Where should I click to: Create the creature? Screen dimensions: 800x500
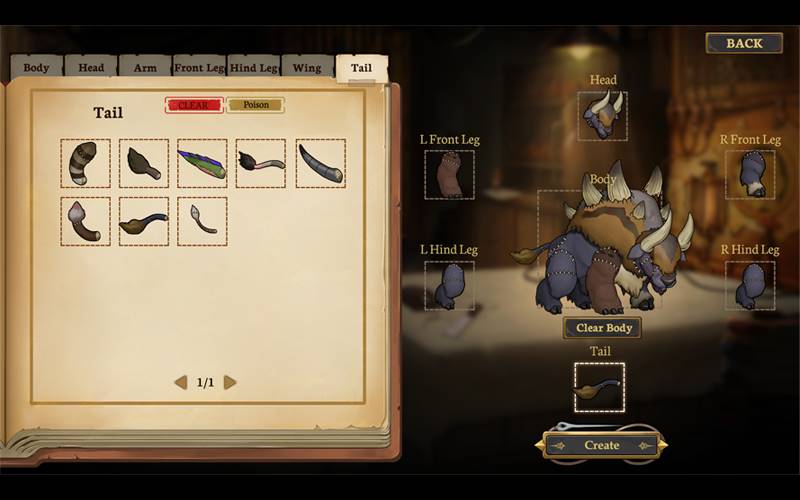pos(602,445)
